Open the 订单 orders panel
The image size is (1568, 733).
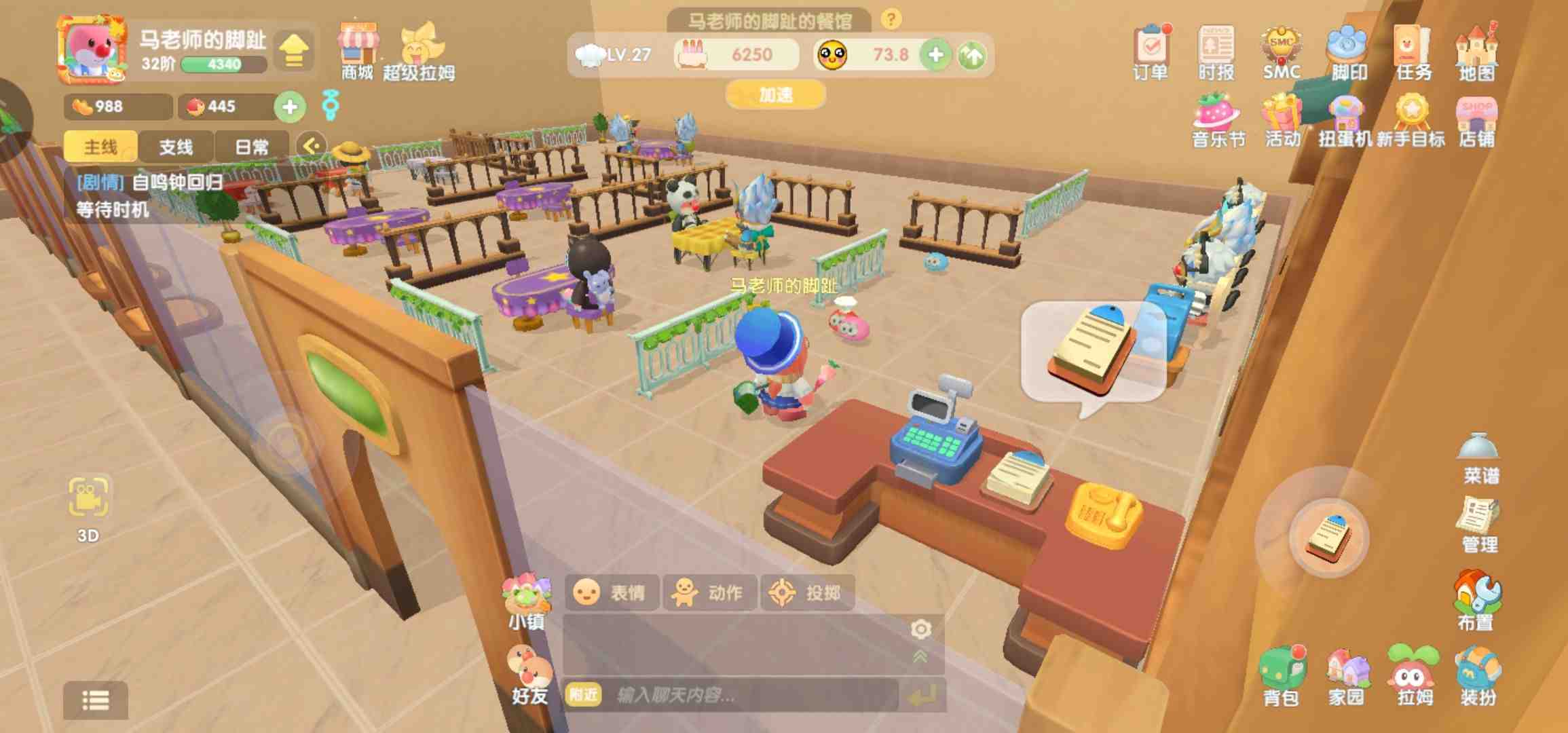(1151, 52)
